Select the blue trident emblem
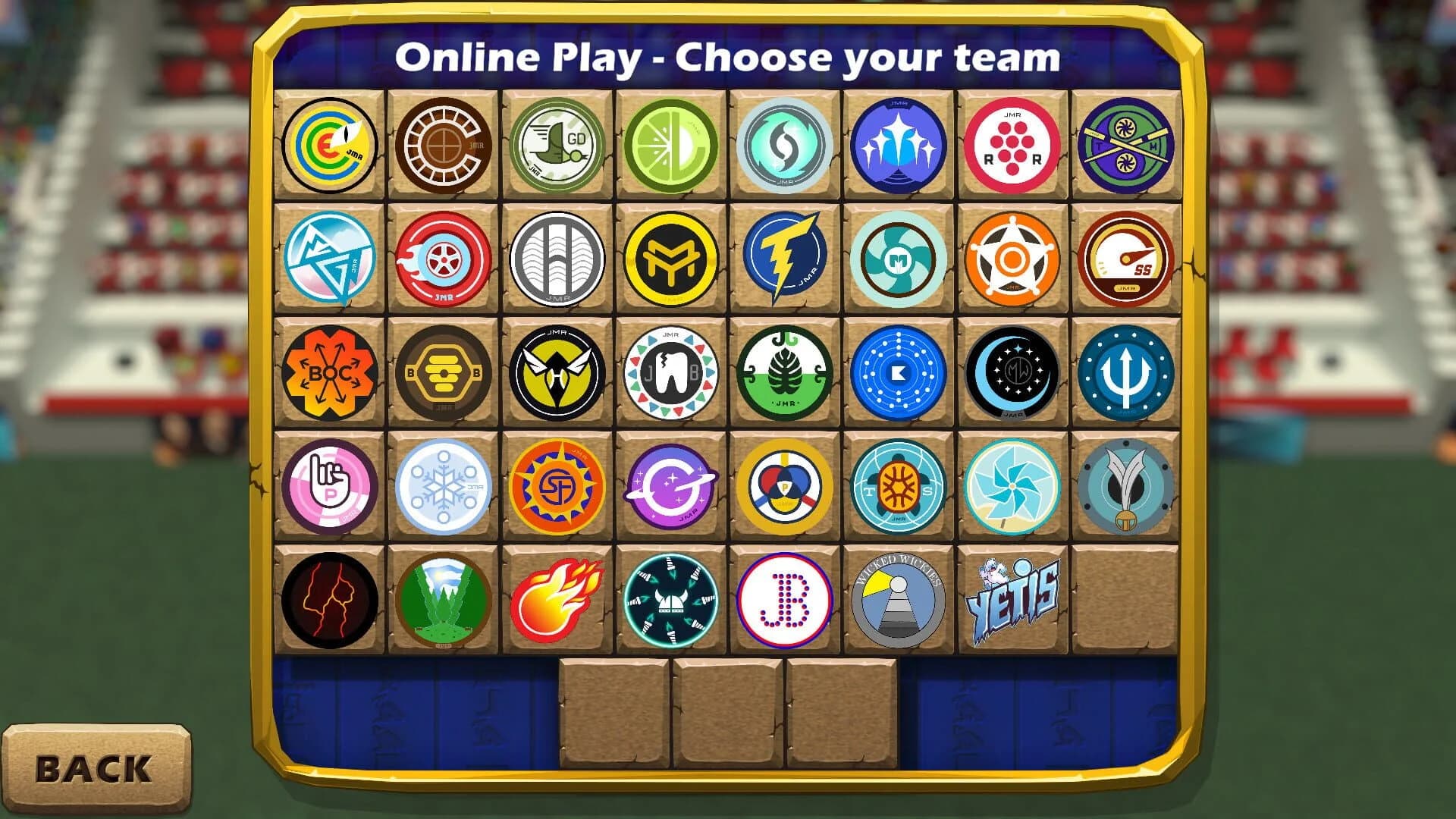Screen dimensions: 1456x819 [1125, 373]
